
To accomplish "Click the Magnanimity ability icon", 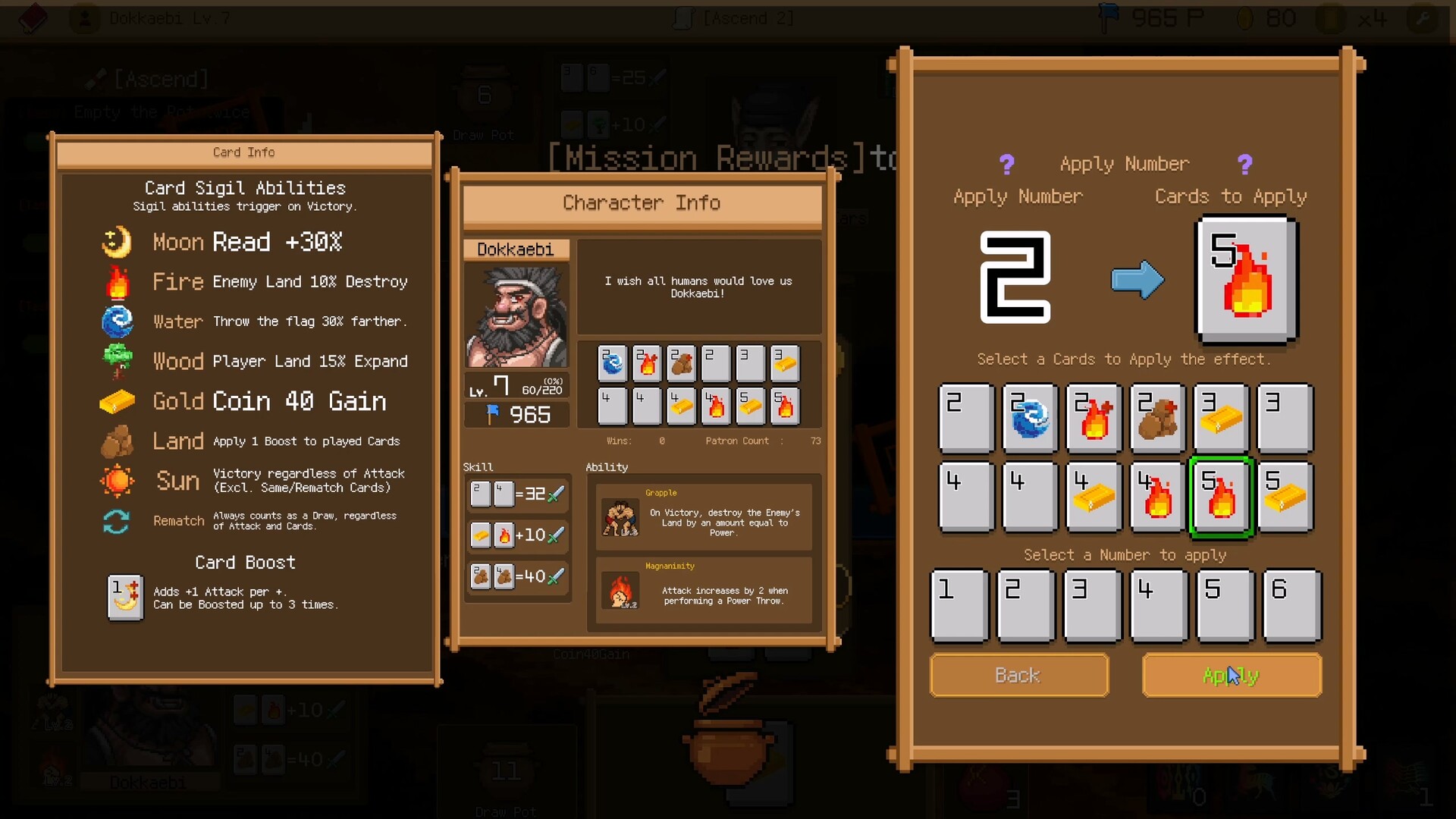I will [620, 592].
